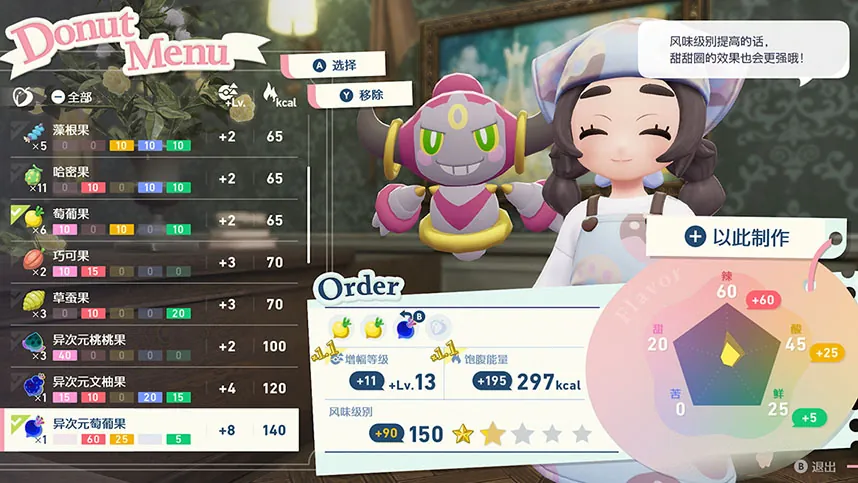Choose the 草蚕果 berry entry
858x483 pixels.
point(150,304)
